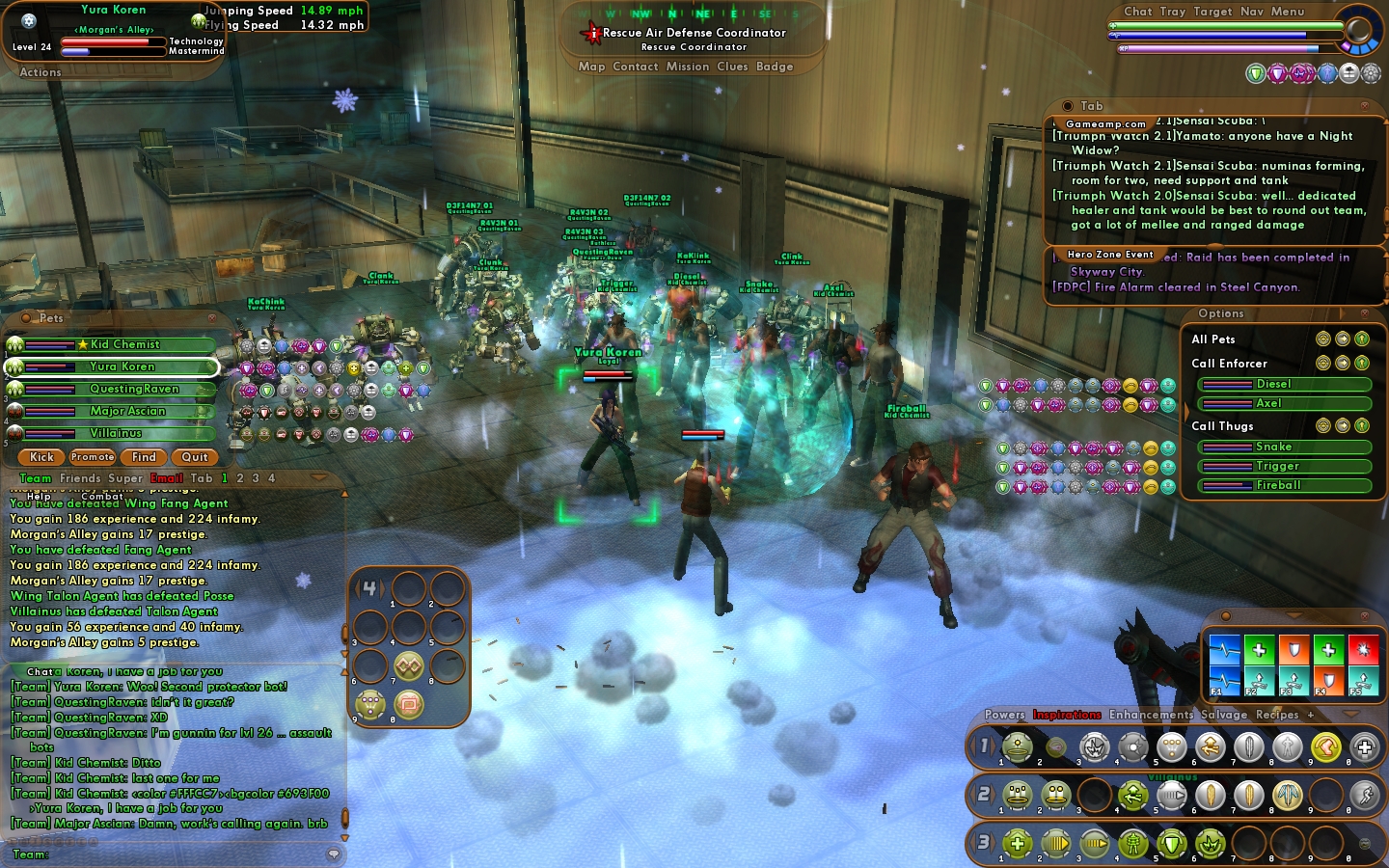This screenshot has width=1389, height=868.
Task: Open the Salvage tab
Action: pyautogui.click(x=1224, y=715)
